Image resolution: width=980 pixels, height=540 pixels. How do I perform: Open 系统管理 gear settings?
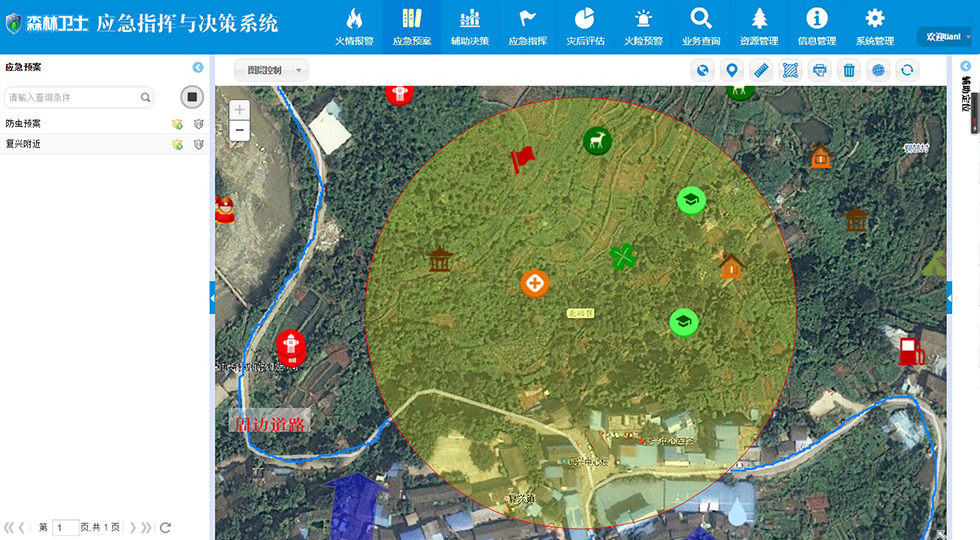pos(874,26)
